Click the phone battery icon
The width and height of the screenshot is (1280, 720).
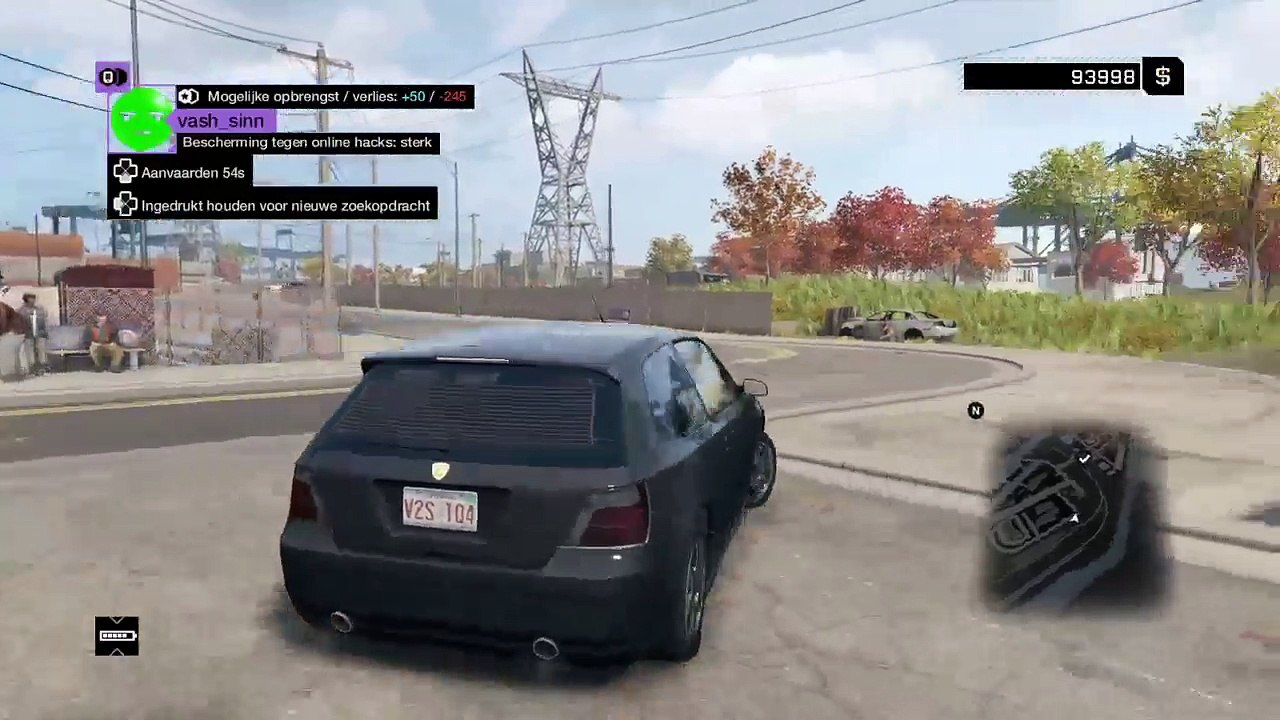click(x=117, y=636)
